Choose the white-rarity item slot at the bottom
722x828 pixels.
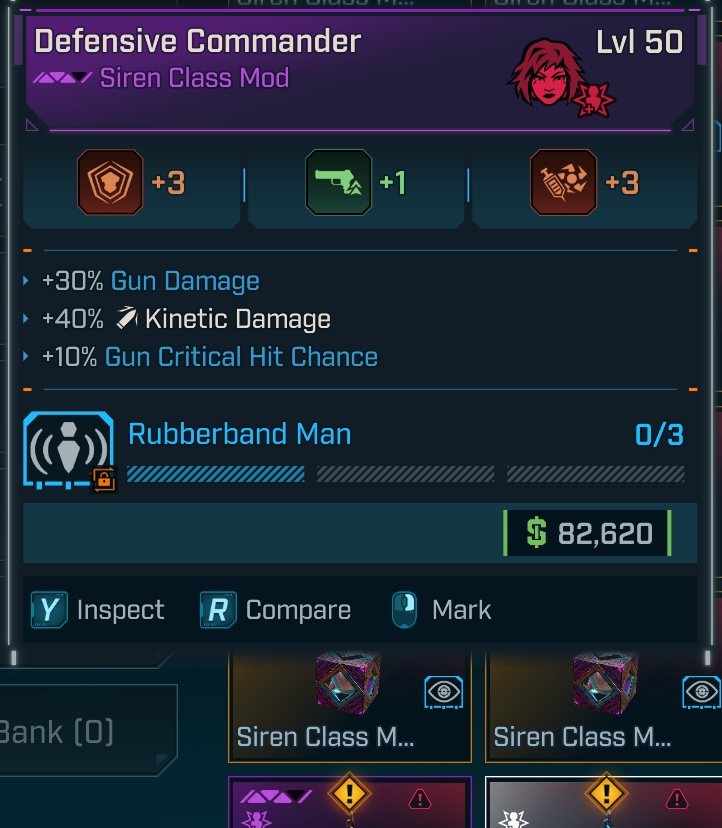tap(602, 803)
